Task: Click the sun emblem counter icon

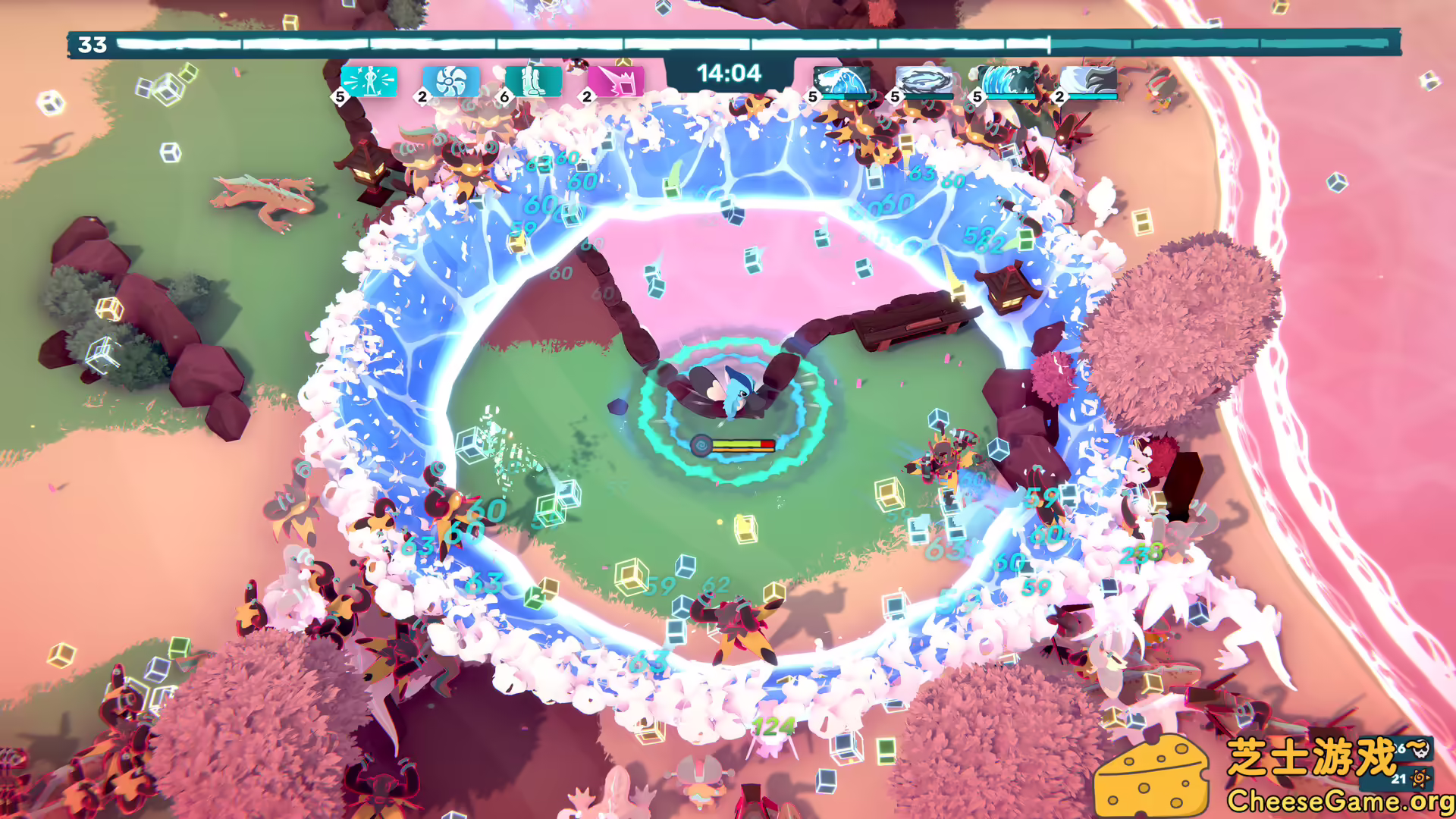Action: [x=1420, y=779]
